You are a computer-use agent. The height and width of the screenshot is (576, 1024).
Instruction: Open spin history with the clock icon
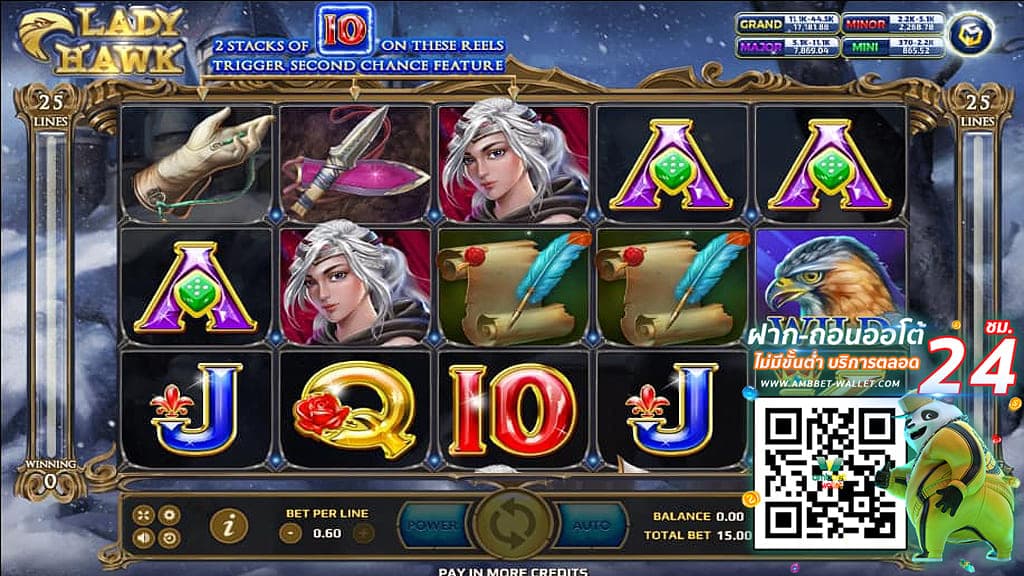pyautogui.click(x=169, y=537)
